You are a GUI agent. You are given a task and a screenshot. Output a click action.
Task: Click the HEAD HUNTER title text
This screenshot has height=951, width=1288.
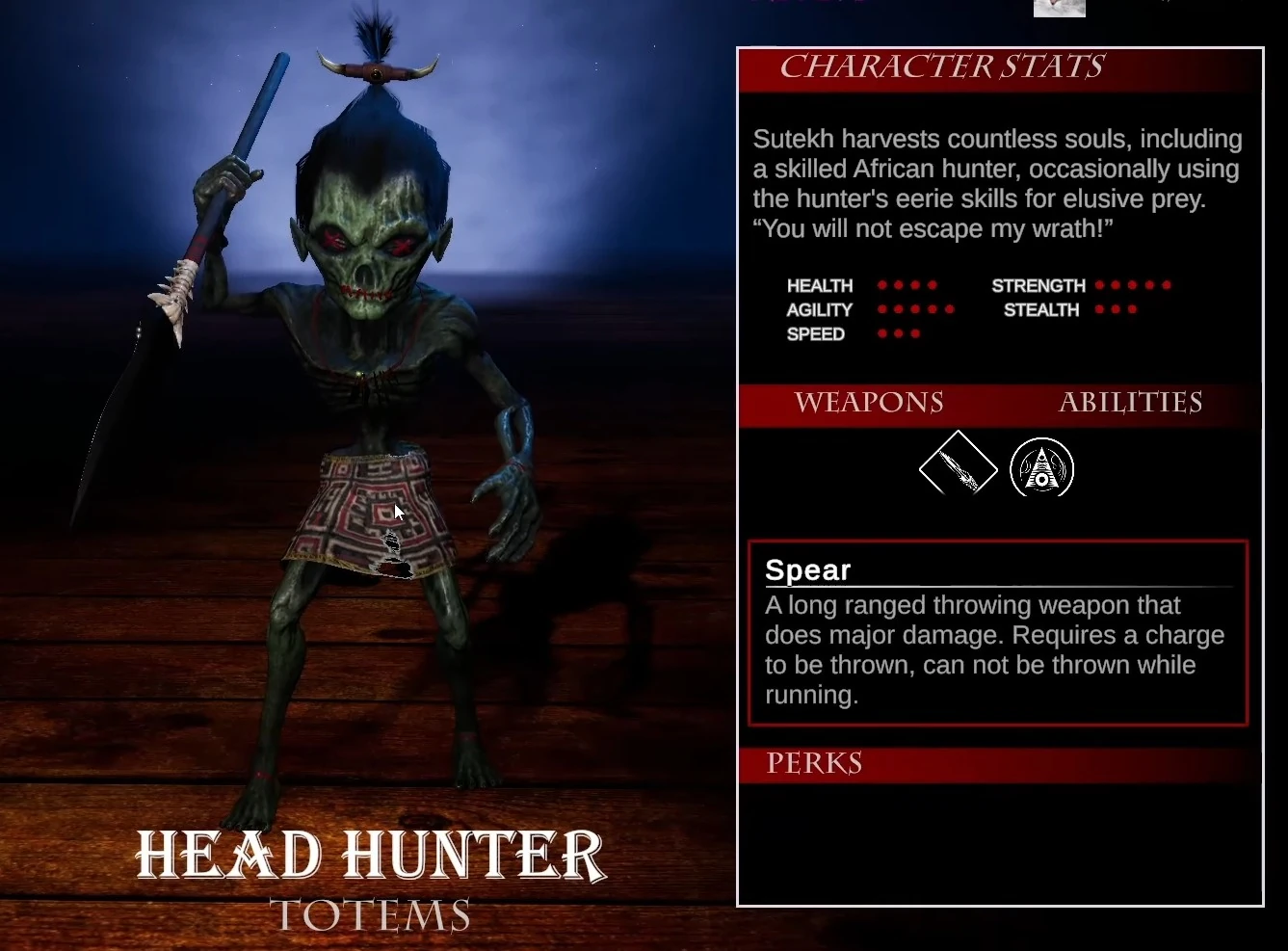(x=371, y=854)
